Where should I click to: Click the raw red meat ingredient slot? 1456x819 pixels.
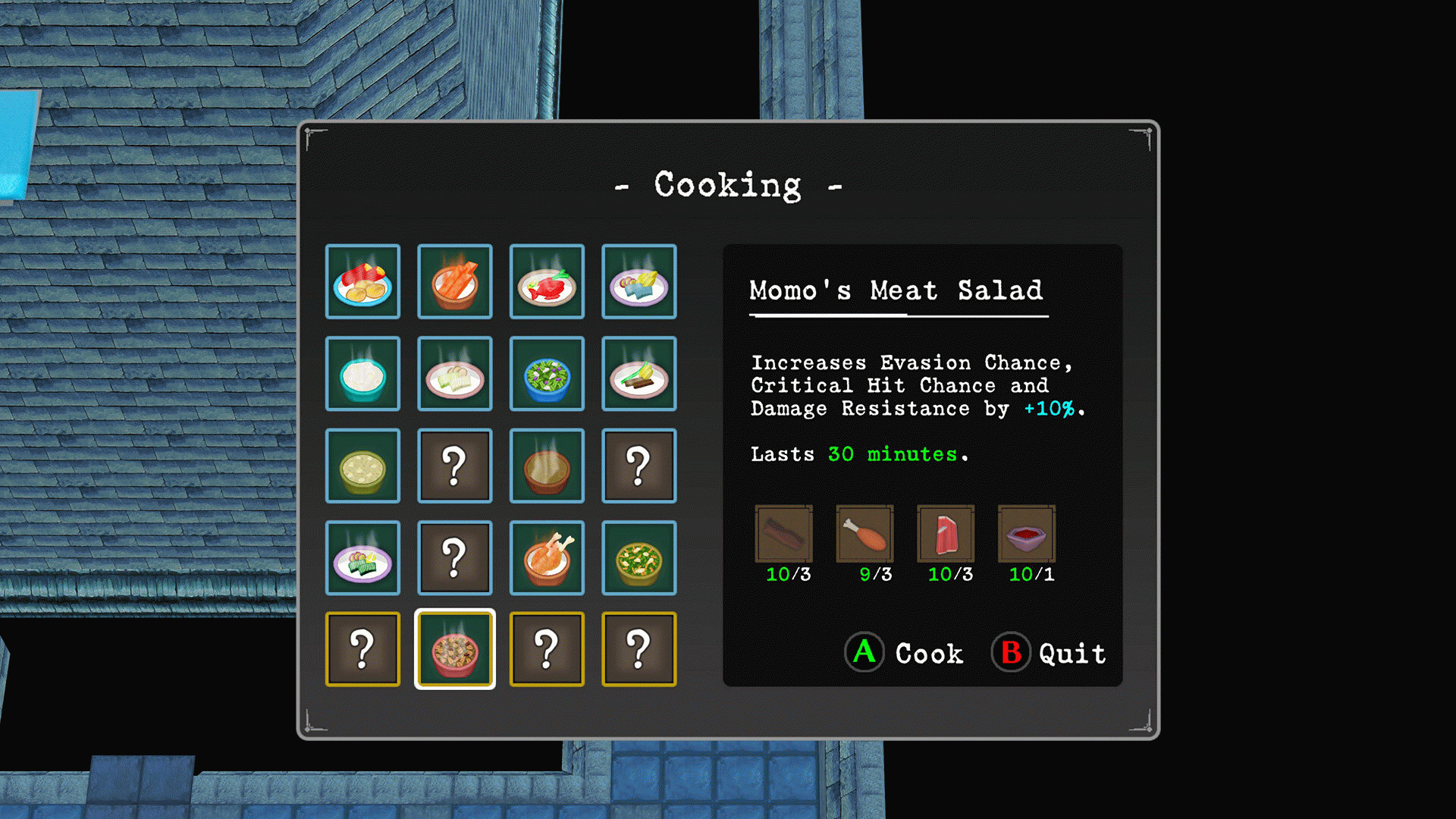[946, 534]
